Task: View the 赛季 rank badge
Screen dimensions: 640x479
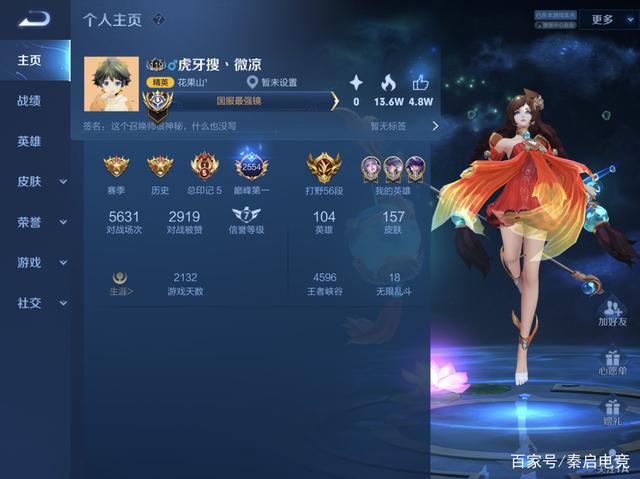Action: (x=117, y=166)
